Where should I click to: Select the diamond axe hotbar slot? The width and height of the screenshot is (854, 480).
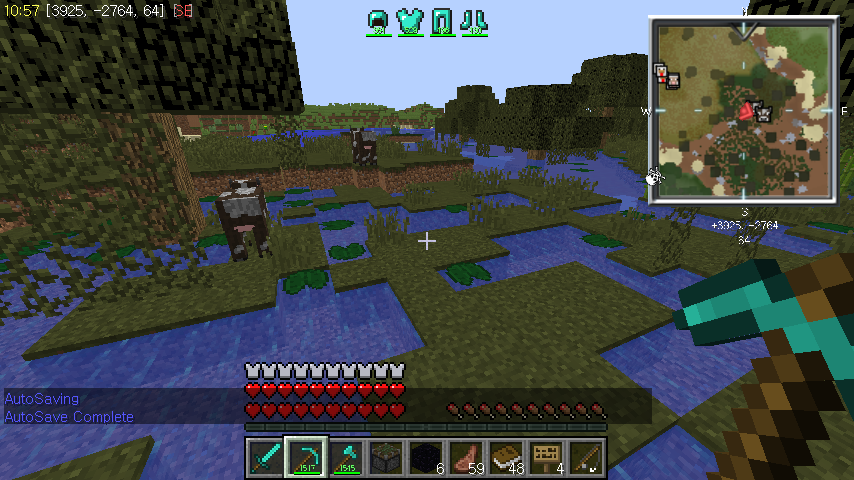coord(345,459)
